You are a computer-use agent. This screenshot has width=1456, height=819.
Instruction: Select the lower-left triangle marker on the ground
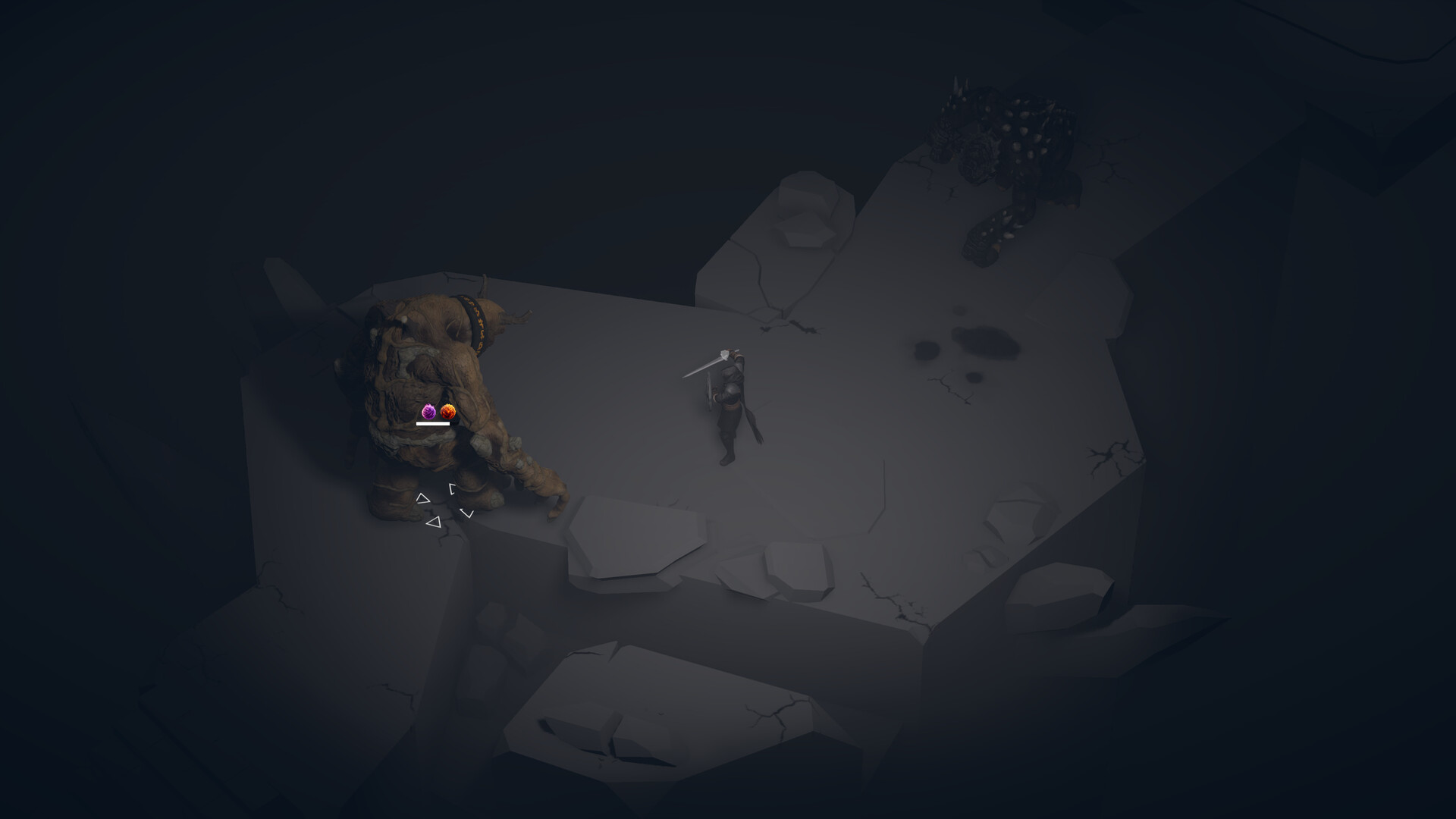[434, 522]
